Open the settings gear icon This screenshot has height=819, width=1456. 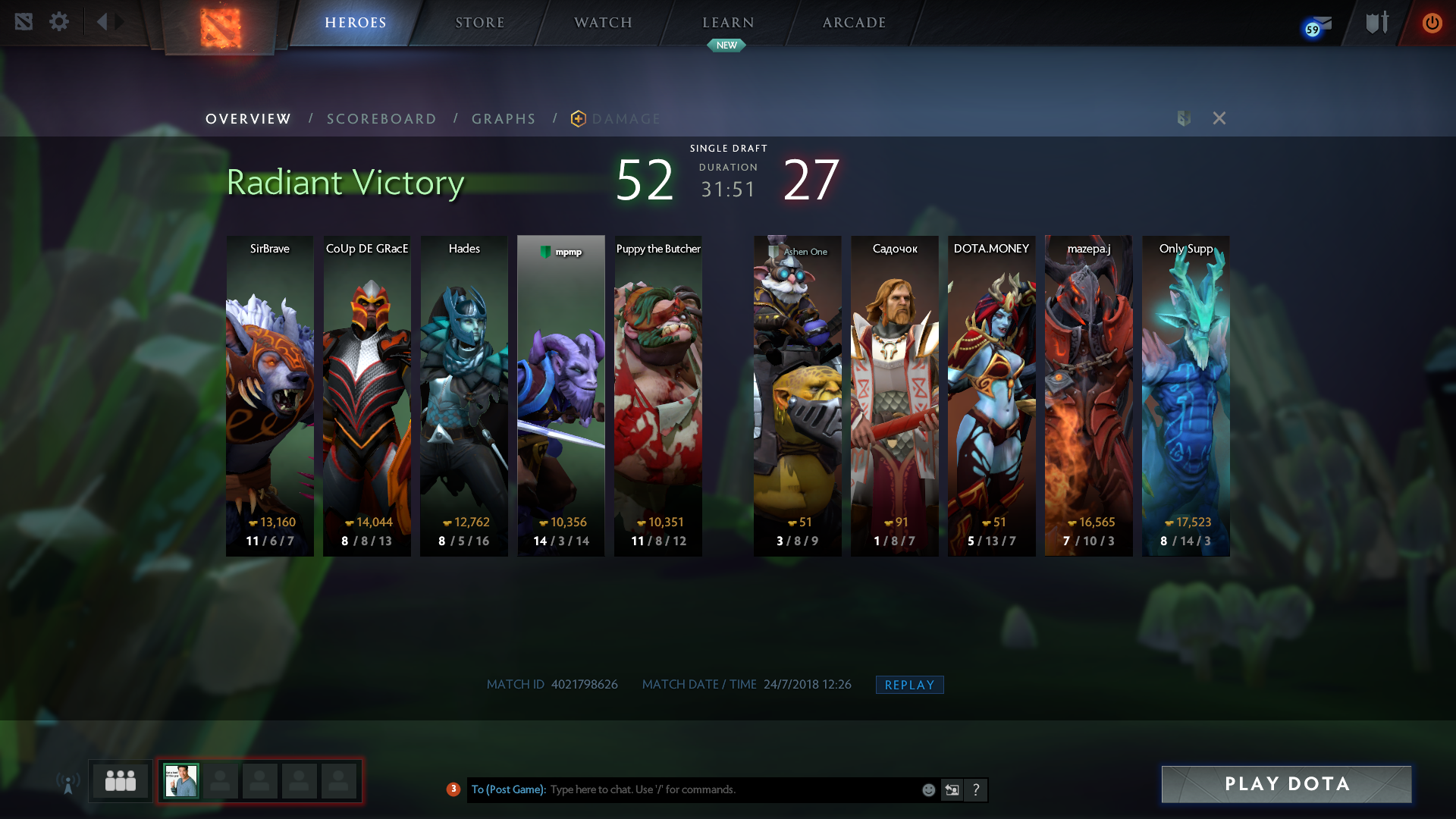(x=59, y=22)
